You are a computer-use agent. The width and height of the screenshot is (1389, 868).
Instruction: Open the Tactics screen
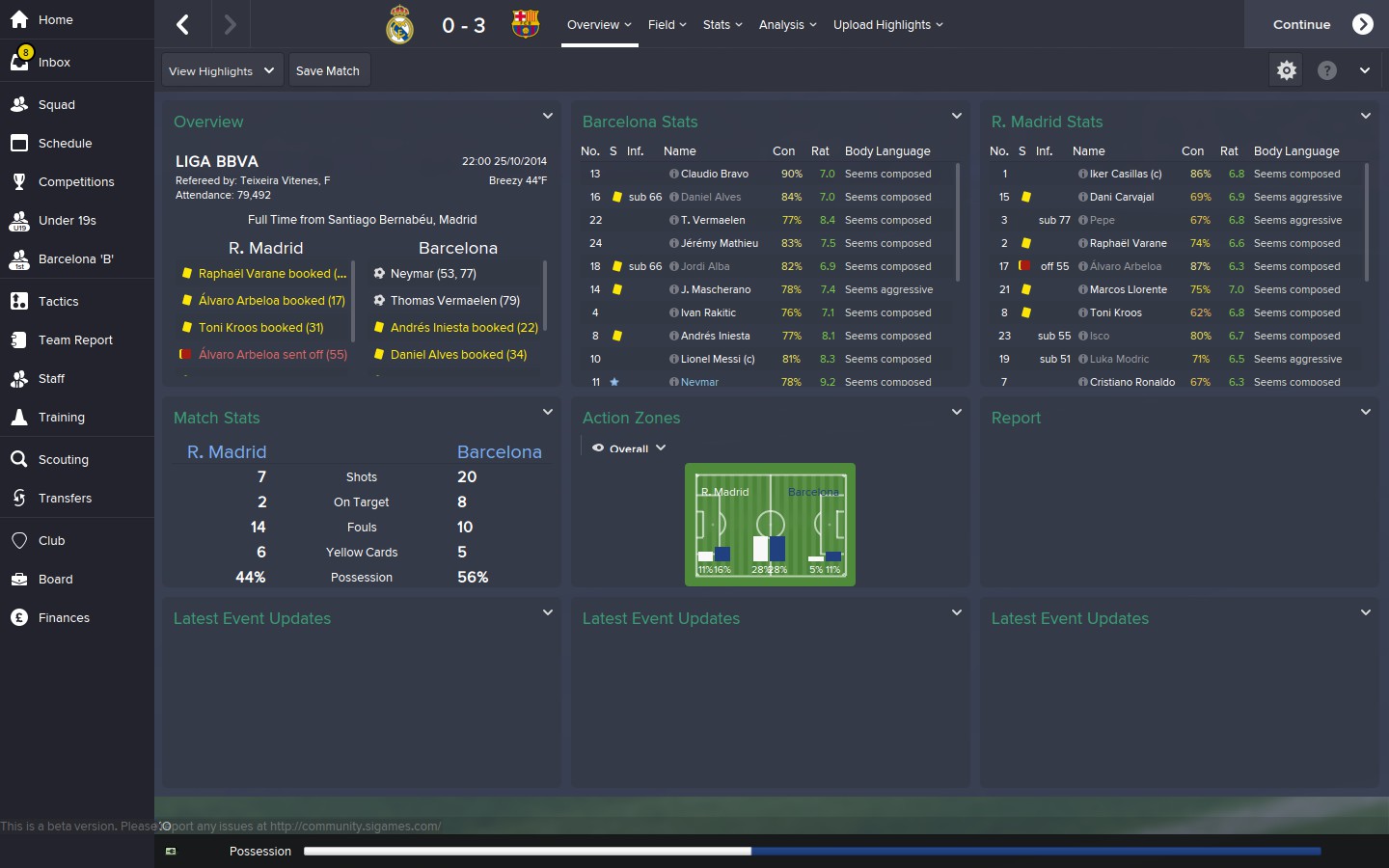point(58,301)
